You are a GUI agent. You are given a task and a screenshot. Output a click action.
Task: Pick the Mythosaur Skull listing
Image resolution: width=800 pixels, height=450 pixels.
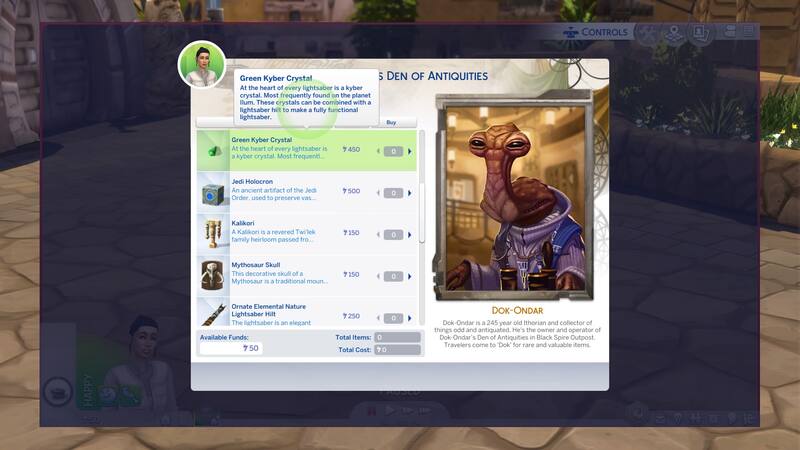[x=290, y=274]
